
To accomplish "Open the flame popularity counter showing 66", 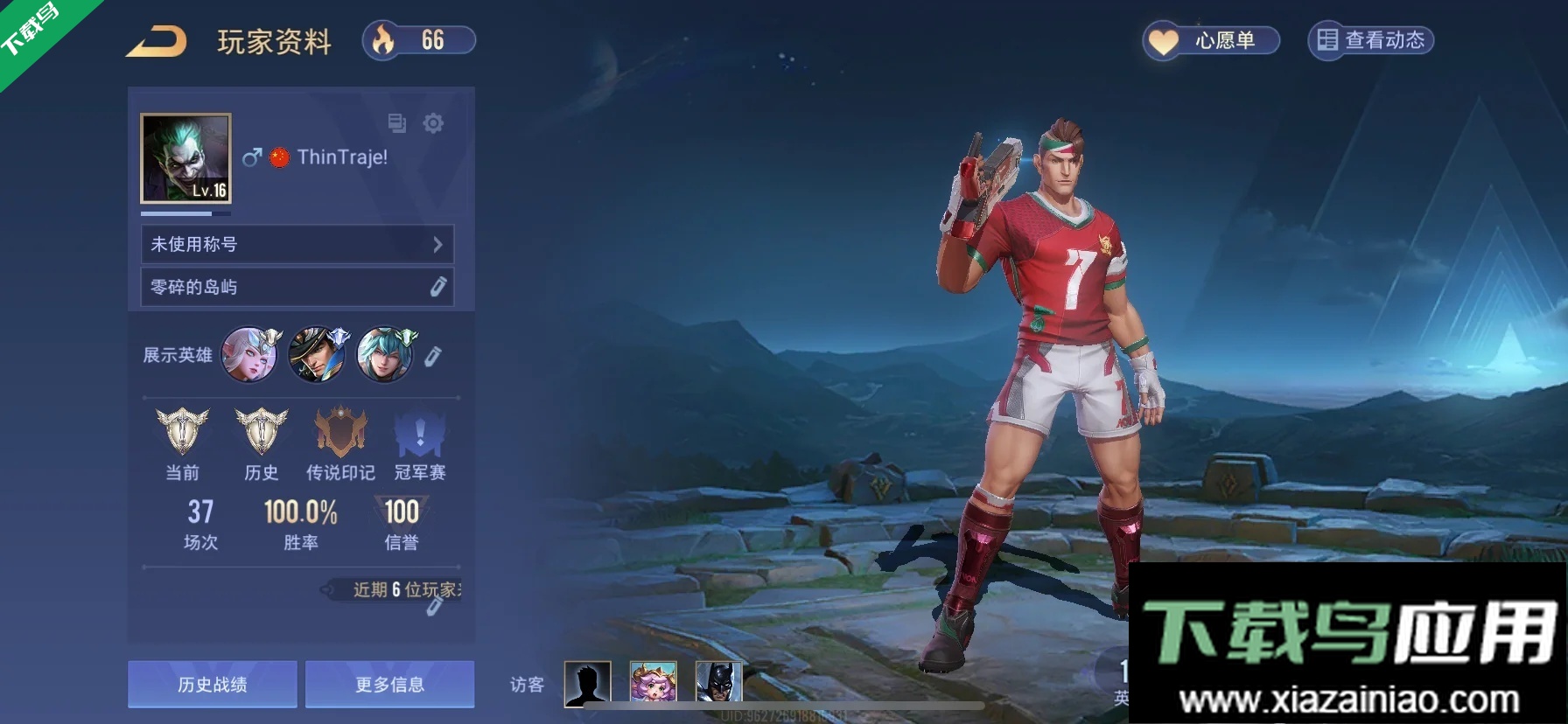I will tap(419, 40).
